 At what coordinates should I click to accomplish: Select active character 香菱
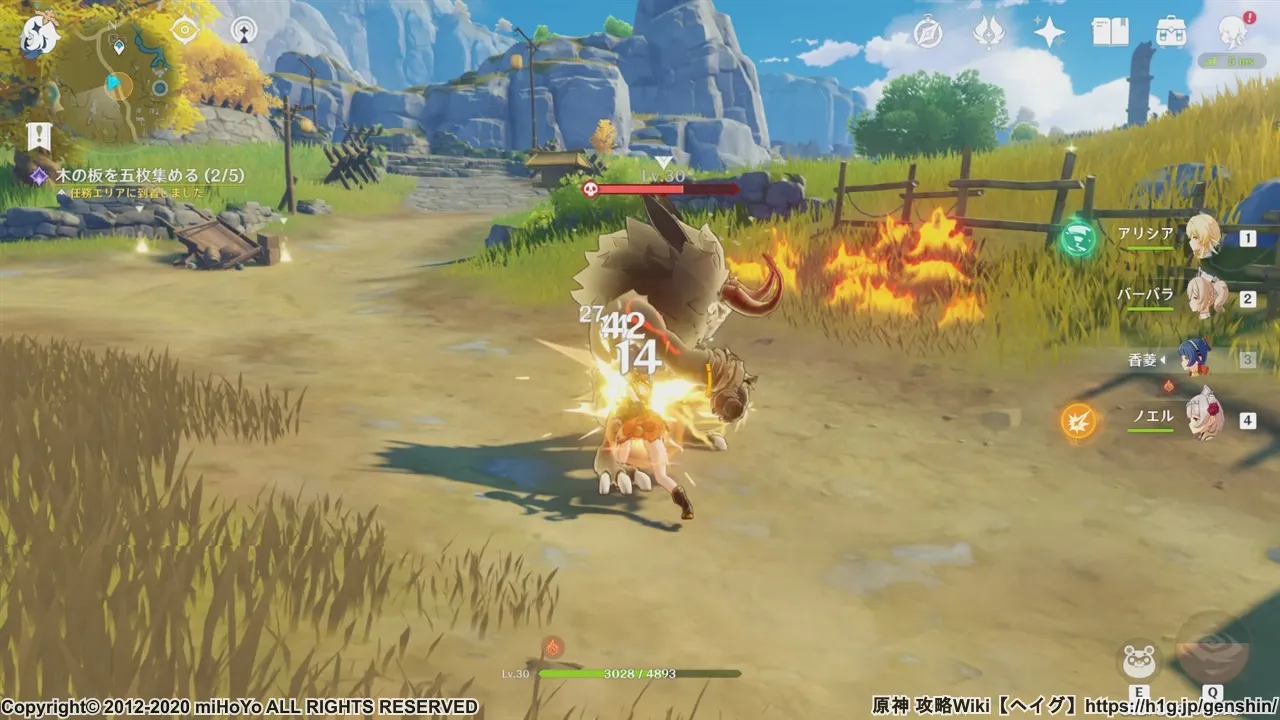[1195, 358]
